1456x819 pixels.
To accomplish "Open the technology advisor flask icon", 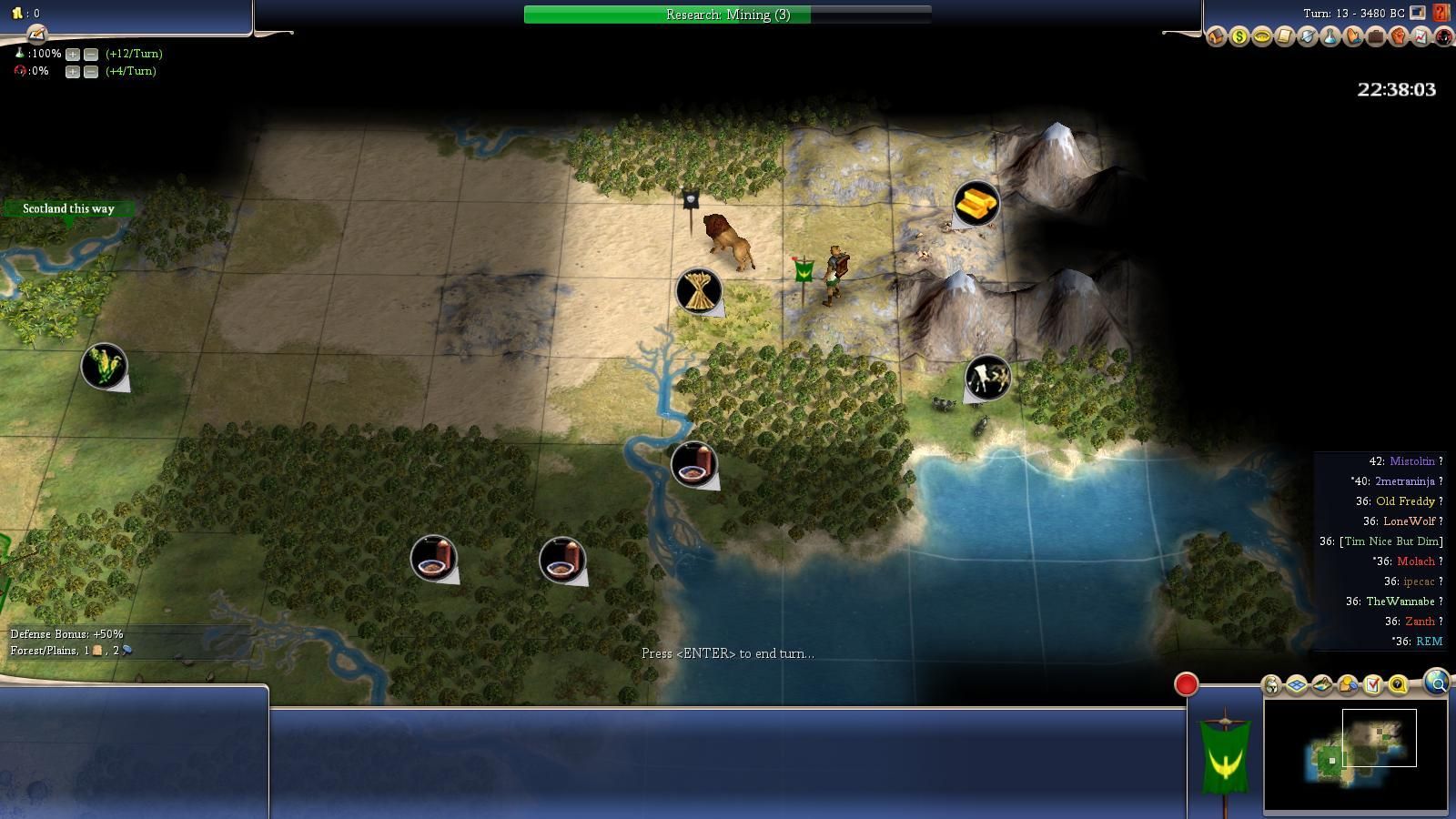I will pos(1330,37).
